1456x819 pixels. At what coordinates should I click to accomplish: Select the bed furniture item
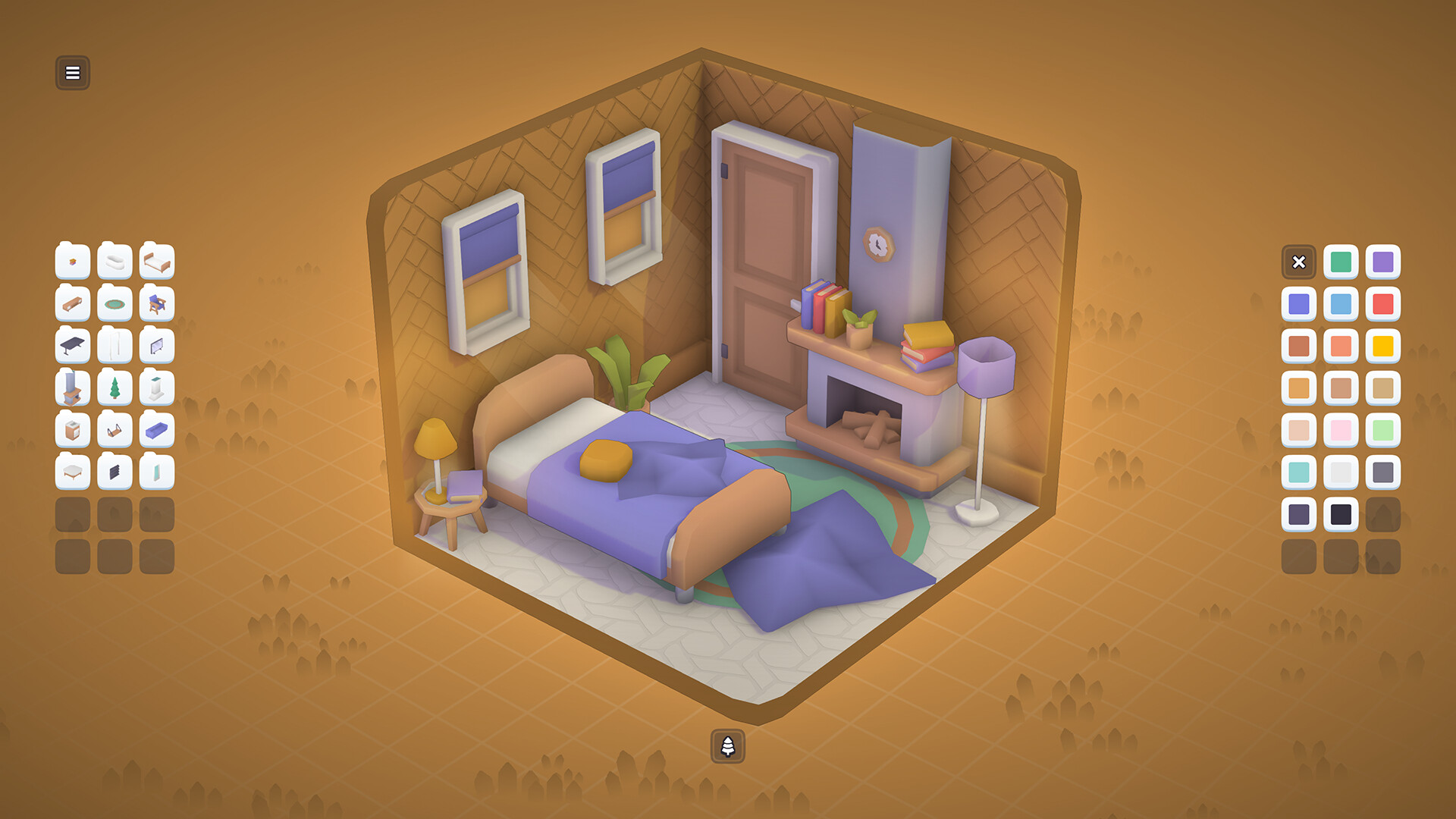(x=158, y=262)
